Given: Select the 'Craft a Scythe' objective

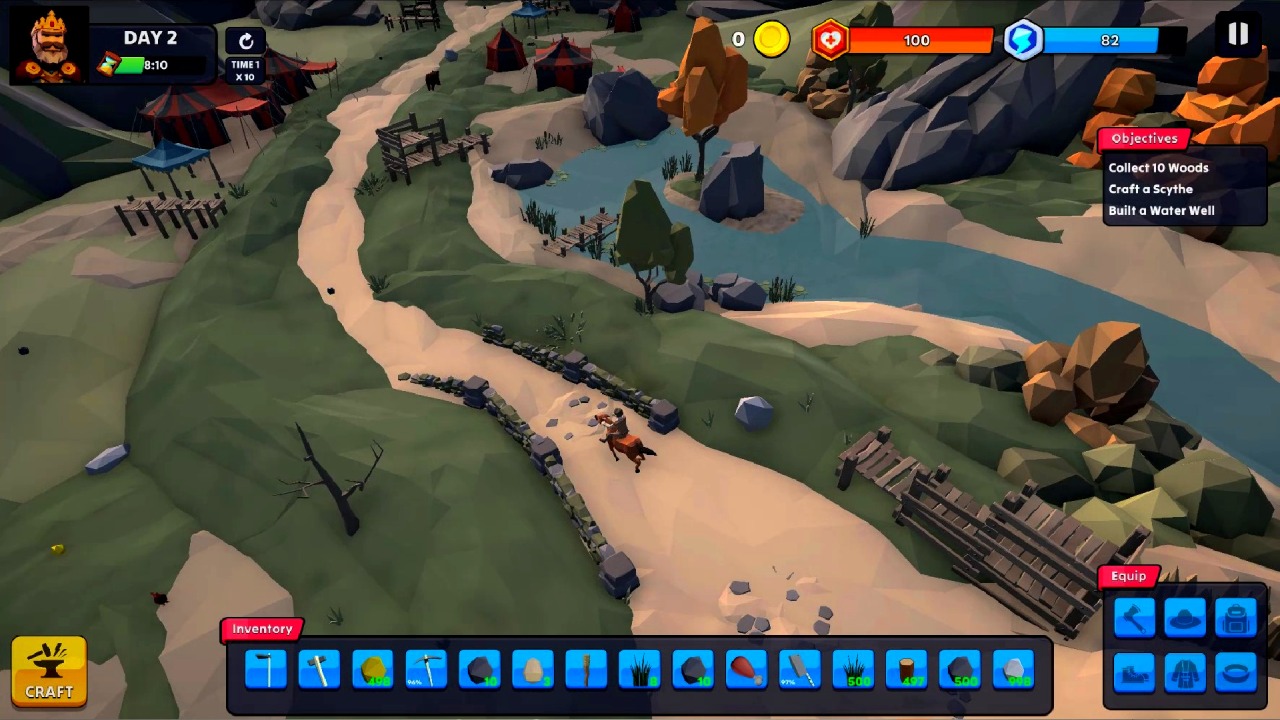Looking at the screenshot, I should [x=1150, y=189].
